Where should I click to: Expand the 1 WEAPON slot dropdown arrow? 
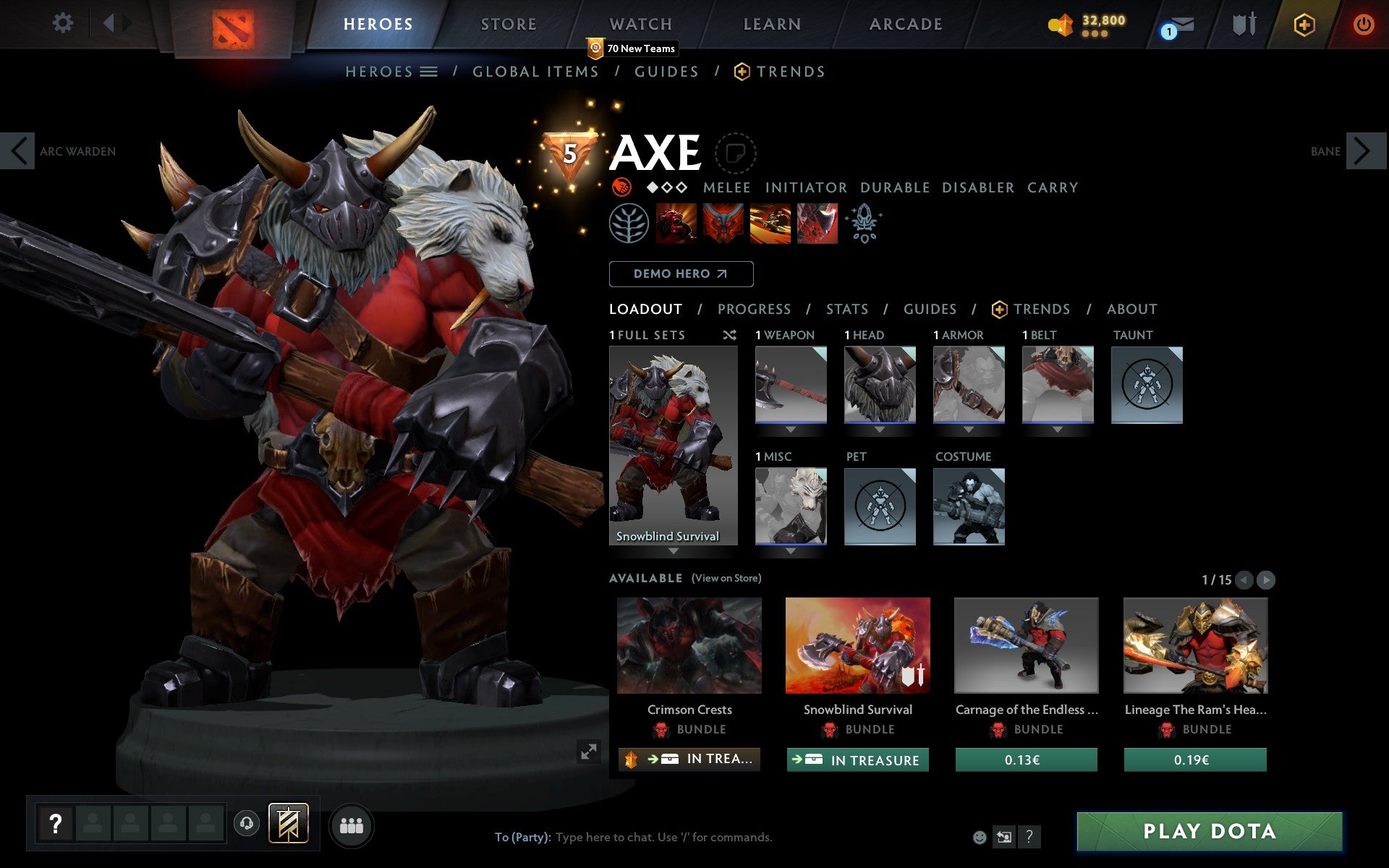(789, 429)
